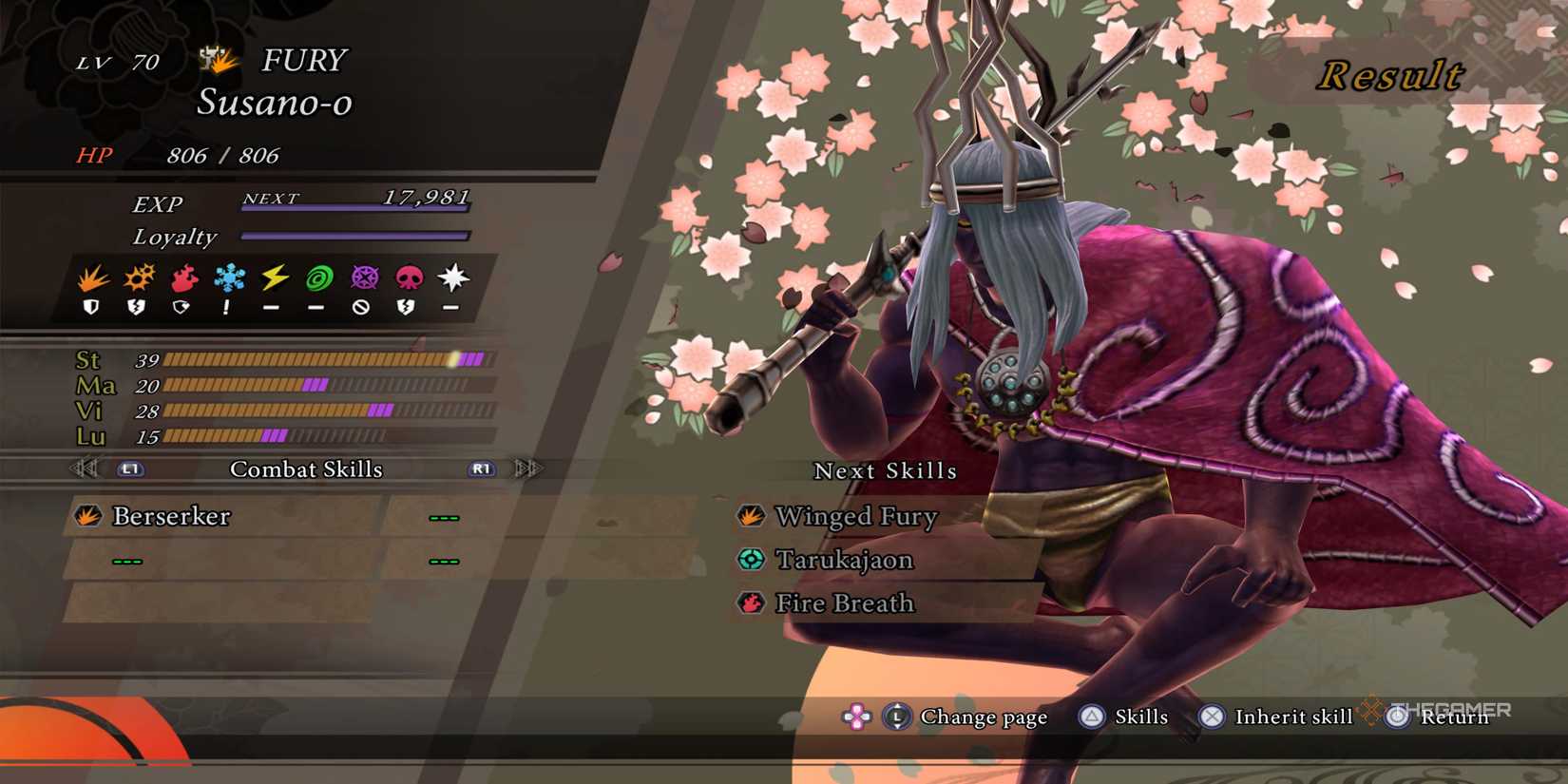Click the red Fire affinity icon

186,277
